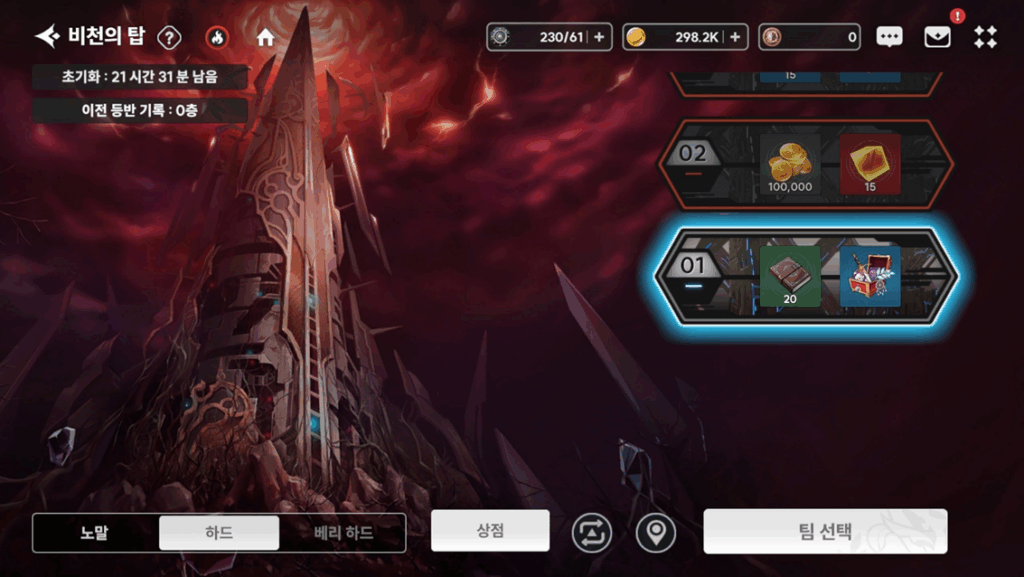Screen dimensions: 1024x577
Task: Select the highlighted floor 01 panel
Action: 806,276
